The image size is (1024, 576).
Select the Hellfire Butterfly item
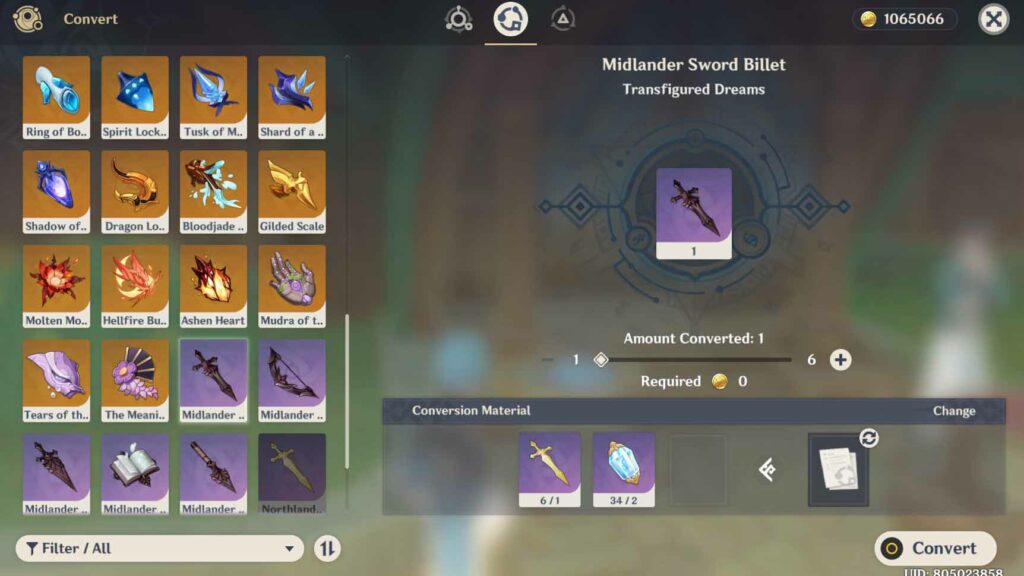click(135, 285)
